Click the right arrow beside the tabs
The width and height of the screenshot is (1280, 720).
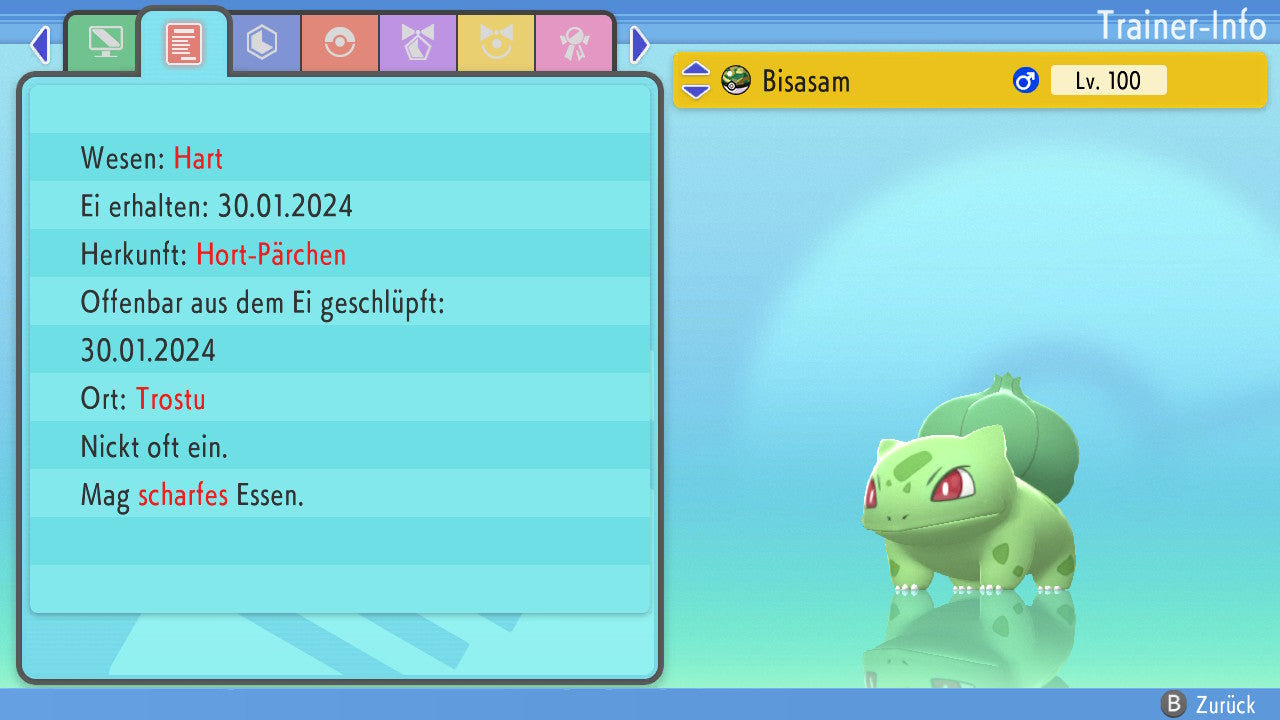point(640,45)
